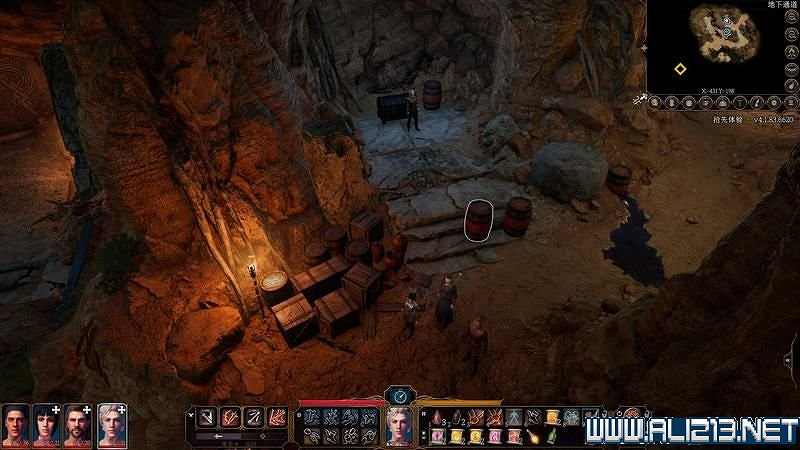Click the magnifier icon below the minimap

point(655,102)
